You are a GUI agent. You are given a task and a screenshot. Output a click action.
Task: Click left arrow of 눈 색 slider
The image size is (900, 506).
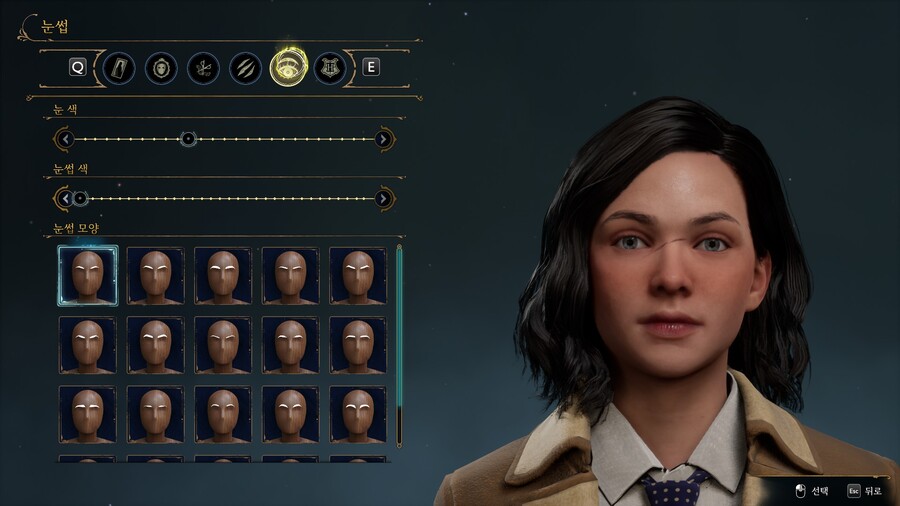point(66,139)
